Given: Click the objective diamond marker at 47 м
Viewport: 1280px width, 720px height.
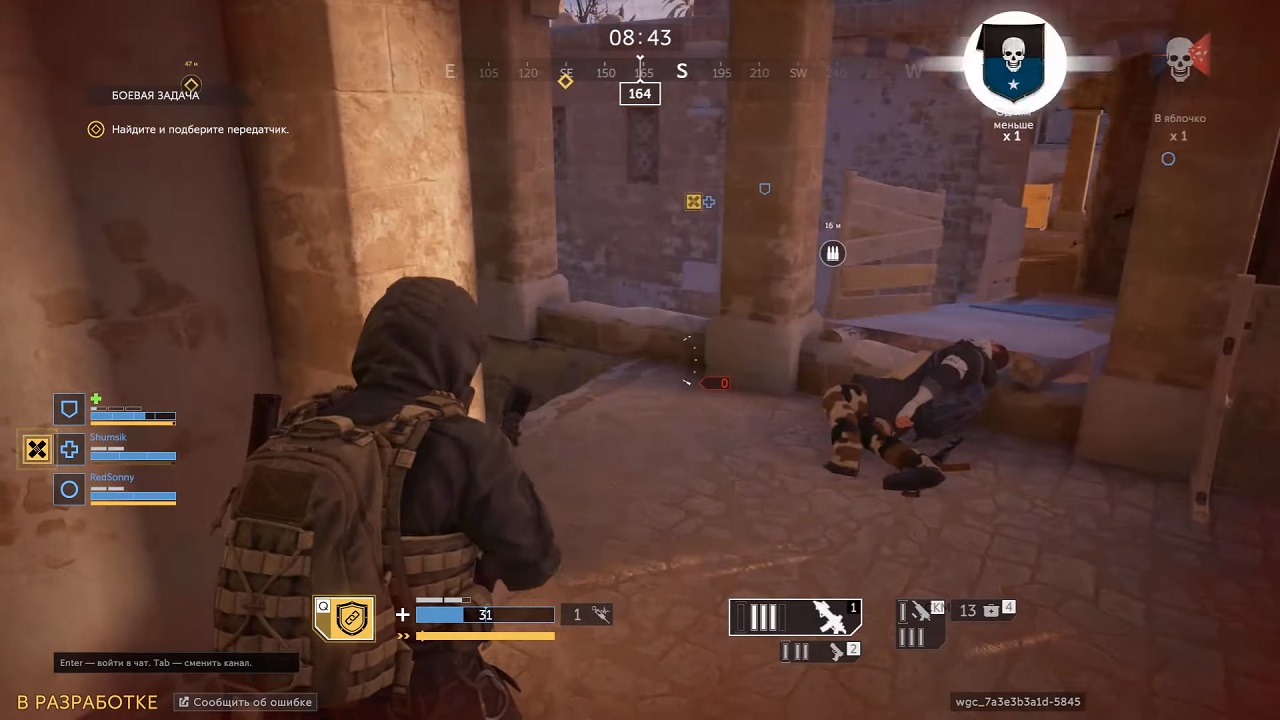Looking at the screenshot, I should pos(191,84).
